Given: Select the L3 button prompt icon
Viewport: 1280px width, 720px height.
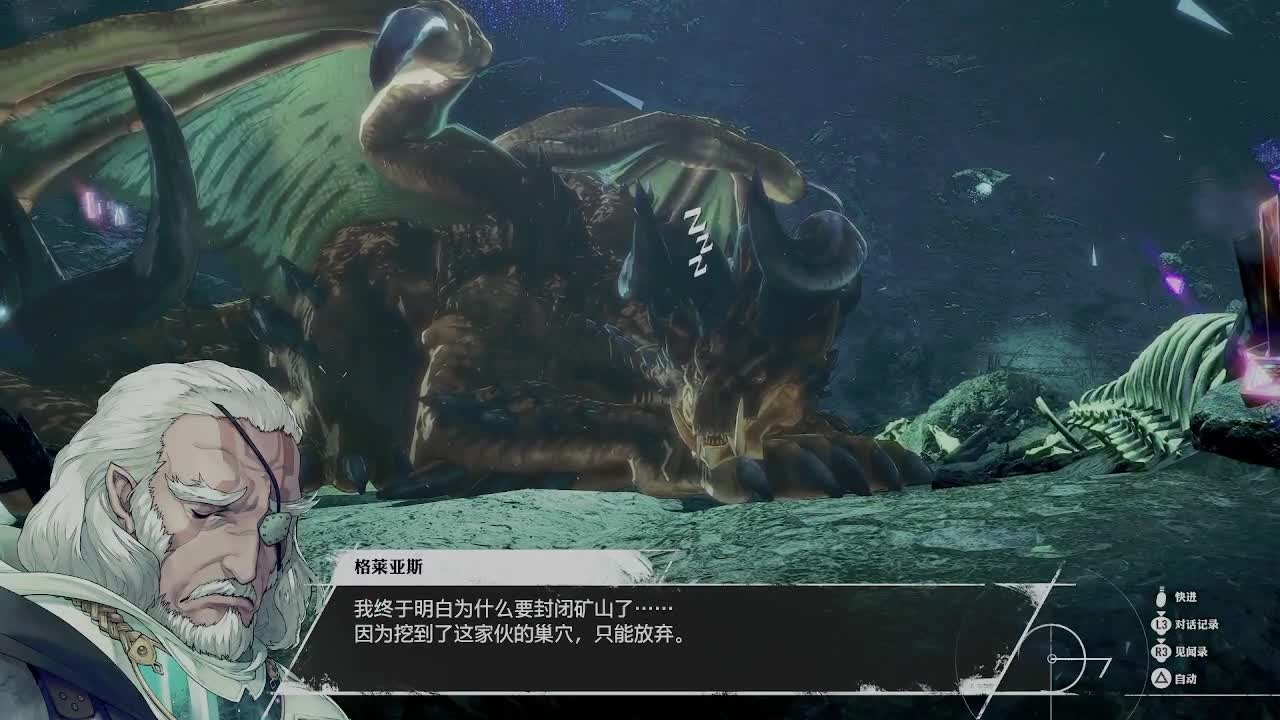Looking at the screenshot, I should click(1162, 625).
